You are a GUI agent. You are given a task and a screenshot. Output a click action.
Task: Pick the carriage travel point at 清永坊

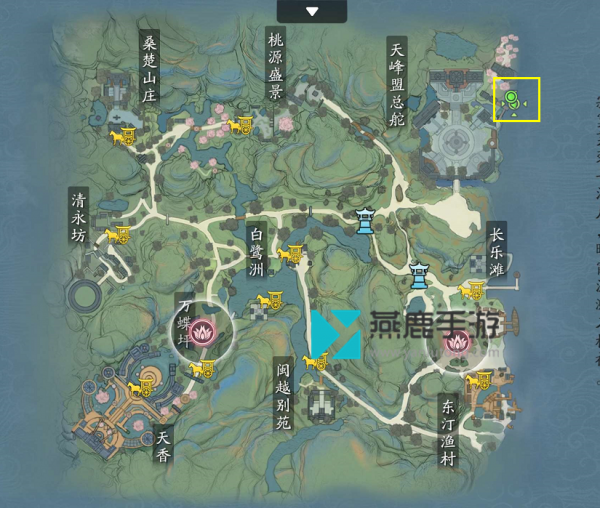pos(118,234)
